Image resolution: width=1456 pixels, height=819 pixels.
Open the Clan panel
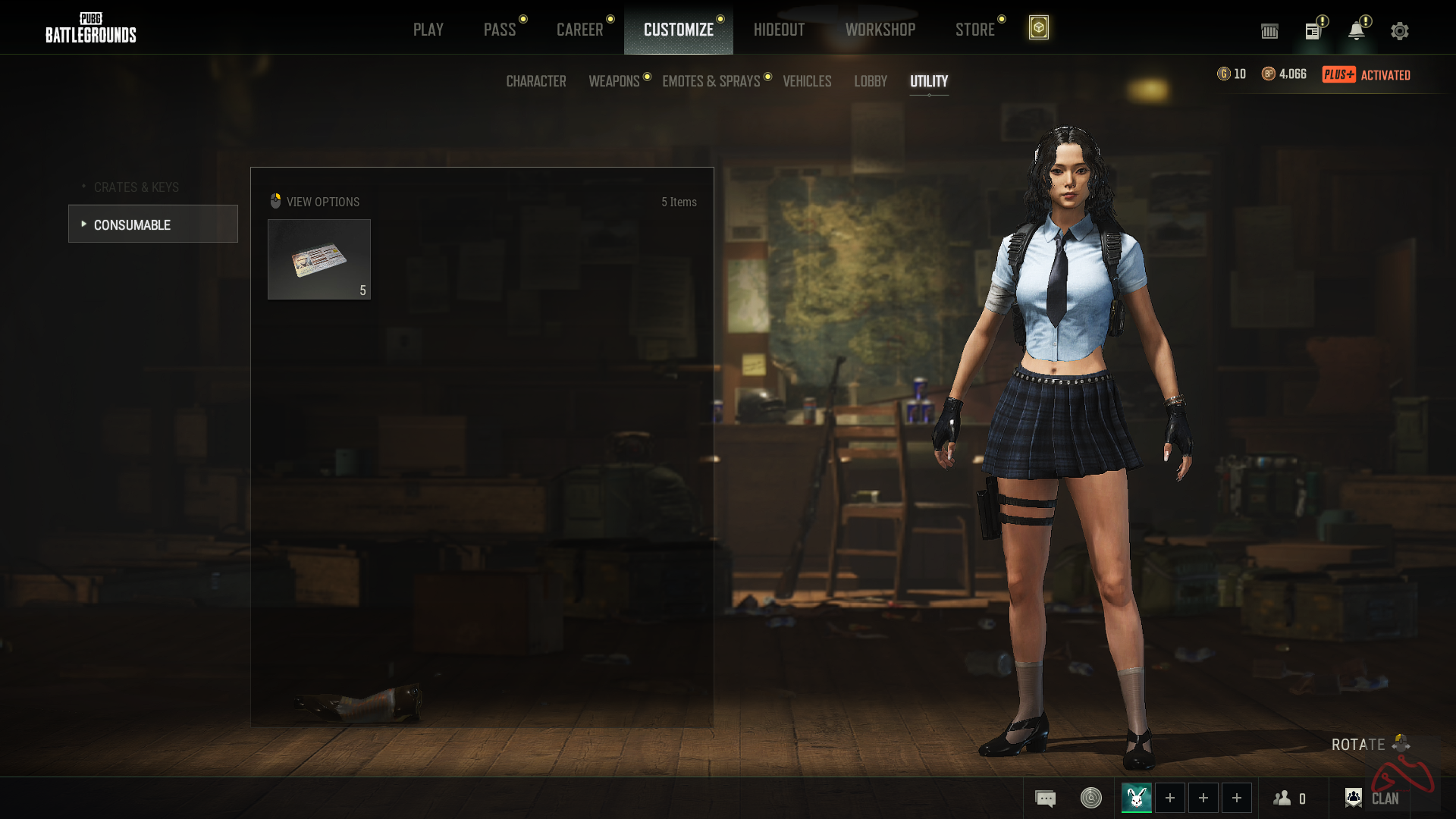point(1373,798)
